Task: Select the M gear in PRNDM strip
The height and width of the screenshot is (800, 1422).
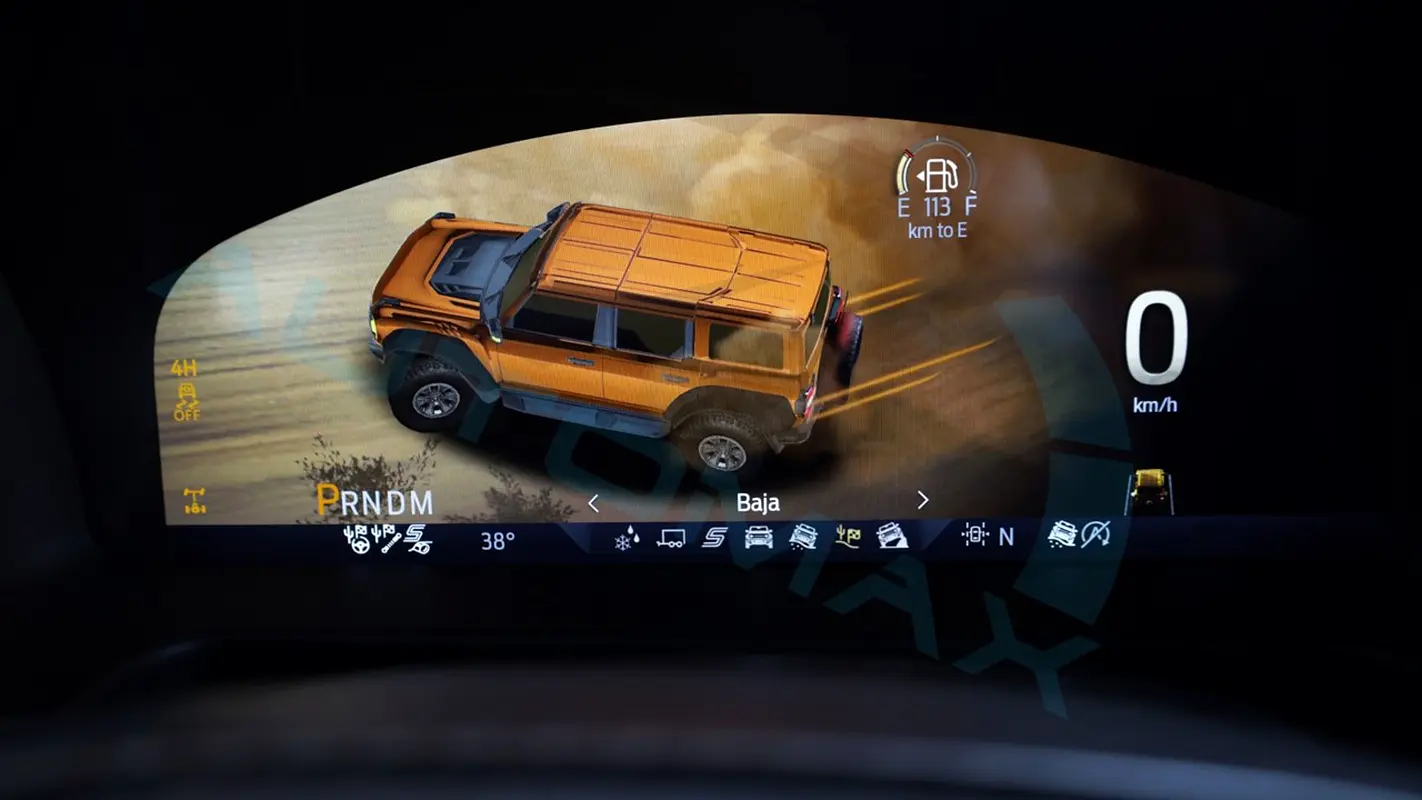Action: tap(424, 501)
